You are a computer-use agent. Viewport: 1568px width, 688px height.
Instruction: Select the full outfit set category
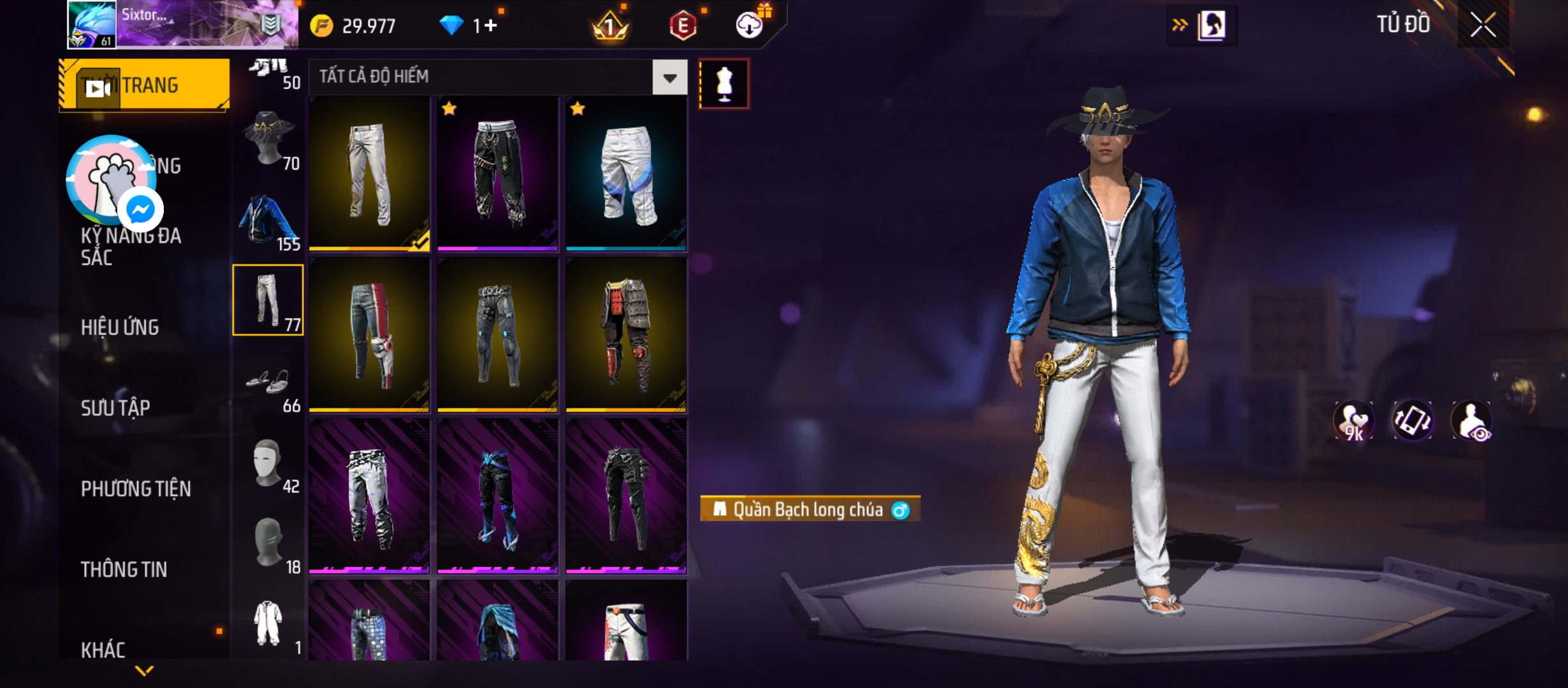click(268, 624)
